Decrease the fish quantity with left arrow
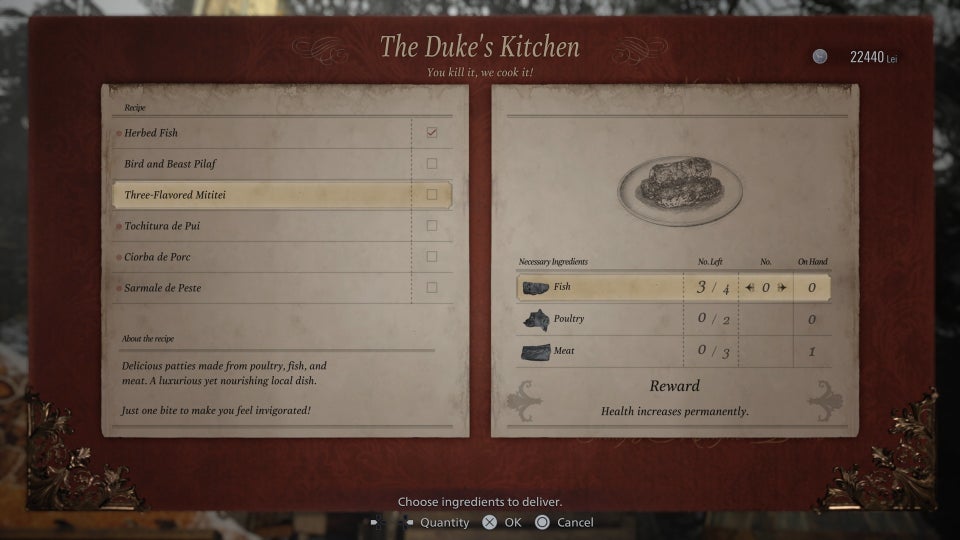Image resolution: width=960 pixels, height=540 pixels. click(x=750, y=288)
